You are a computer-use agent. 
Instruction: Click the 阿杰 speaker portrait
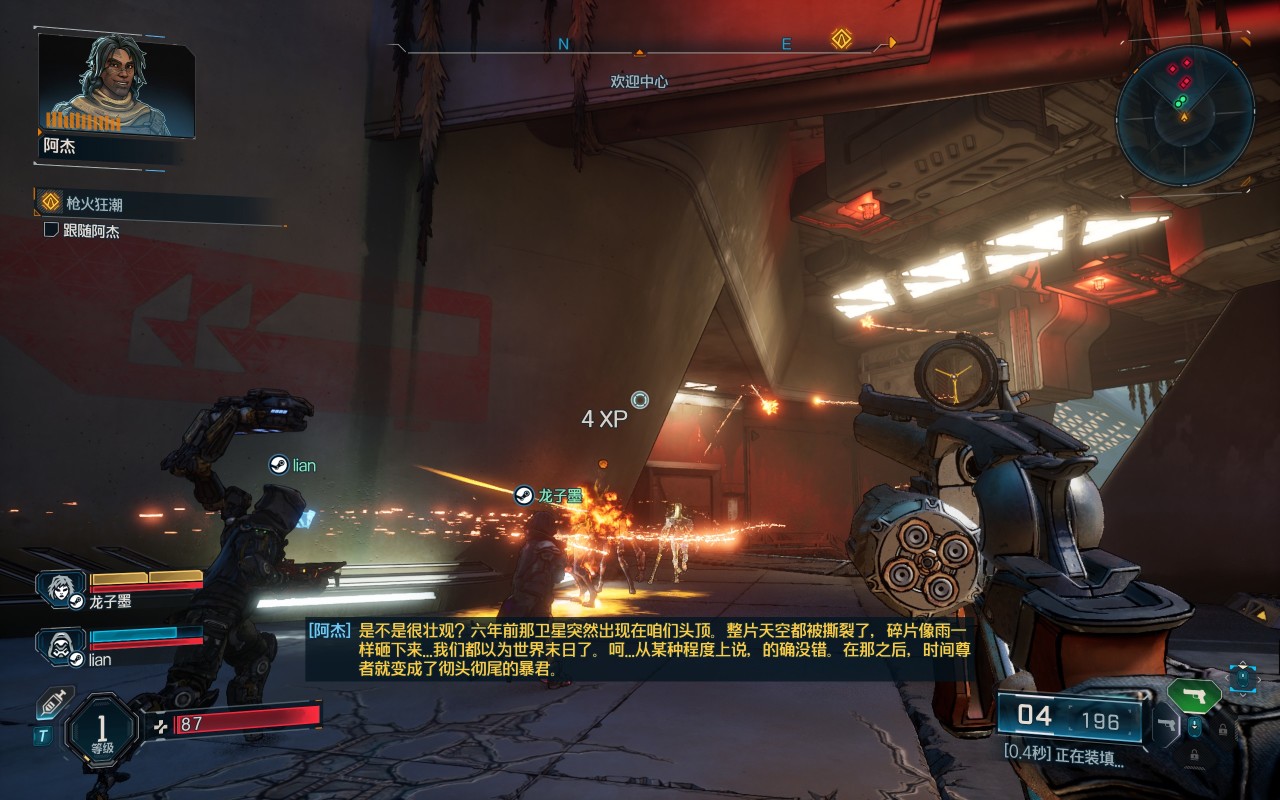point(115,85)
